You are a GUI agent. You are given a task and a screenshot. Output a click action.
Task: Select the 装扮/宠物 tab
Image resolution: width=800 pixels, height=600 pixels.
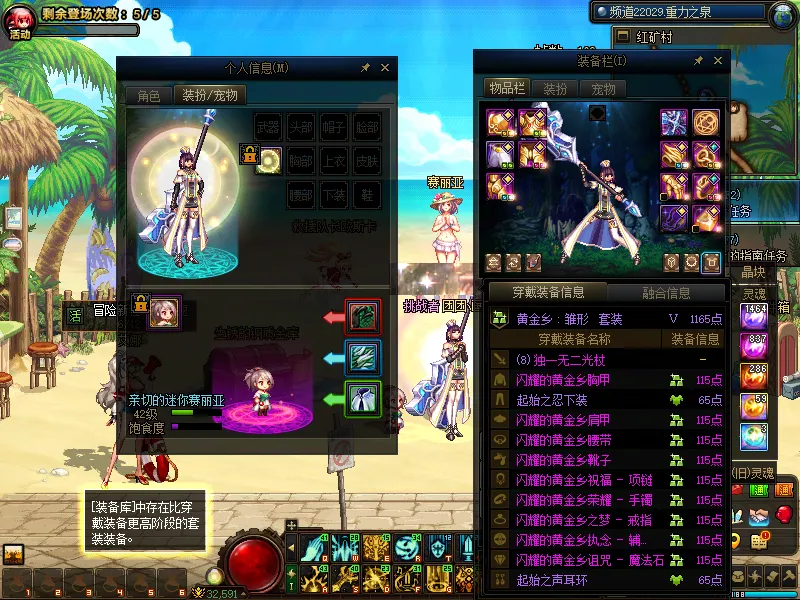[209, 96]
